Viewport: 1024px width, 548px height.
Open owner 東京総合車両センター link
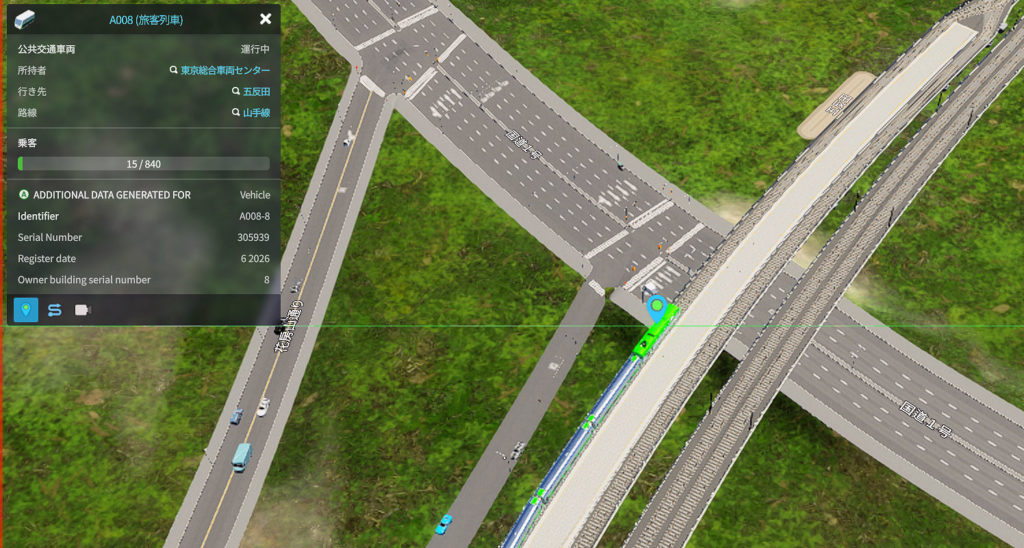(x=225, y=70)
